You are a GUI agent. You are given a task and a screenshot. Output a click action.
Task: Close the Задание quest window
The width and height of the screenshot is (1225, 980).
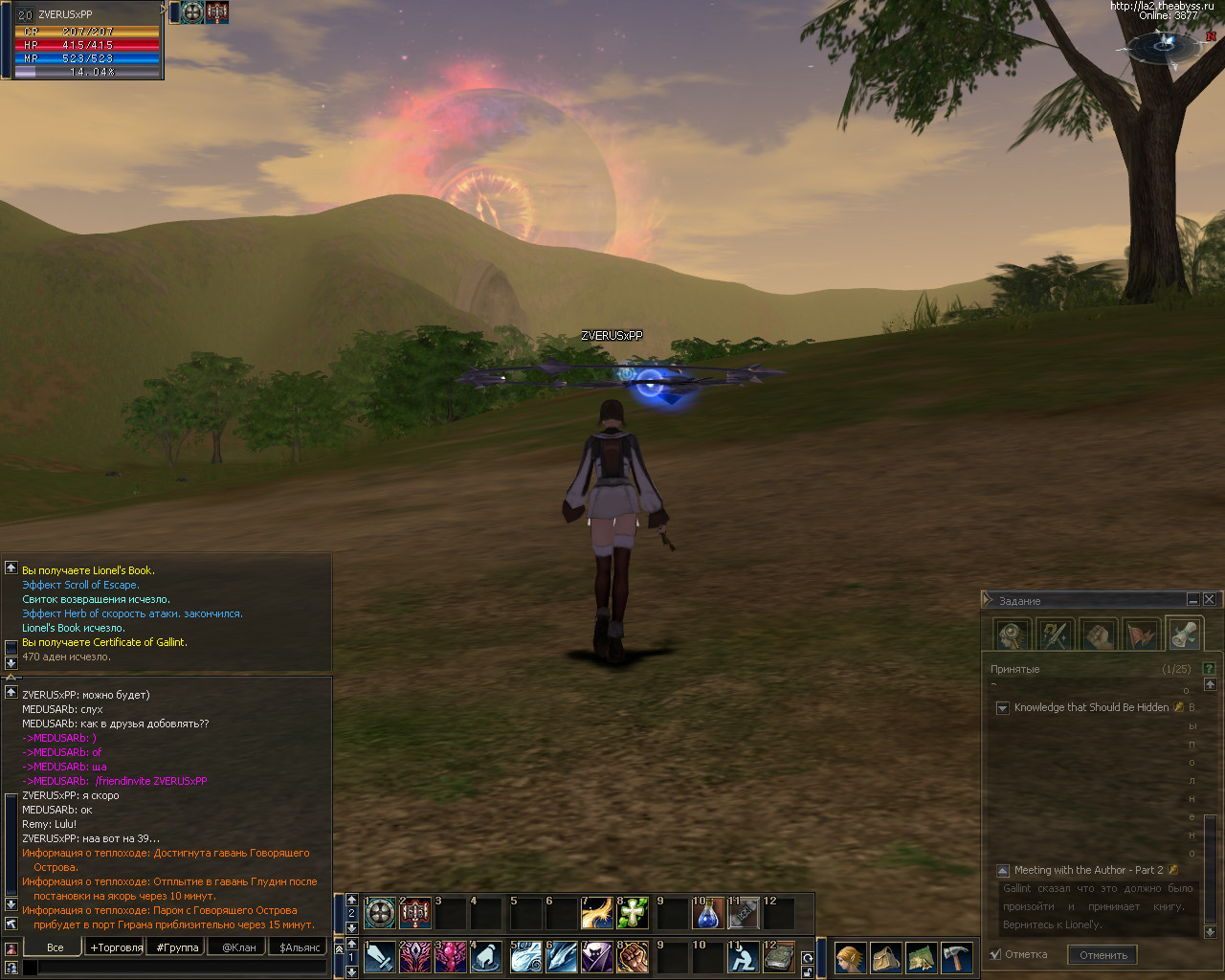pos(1209,599)
